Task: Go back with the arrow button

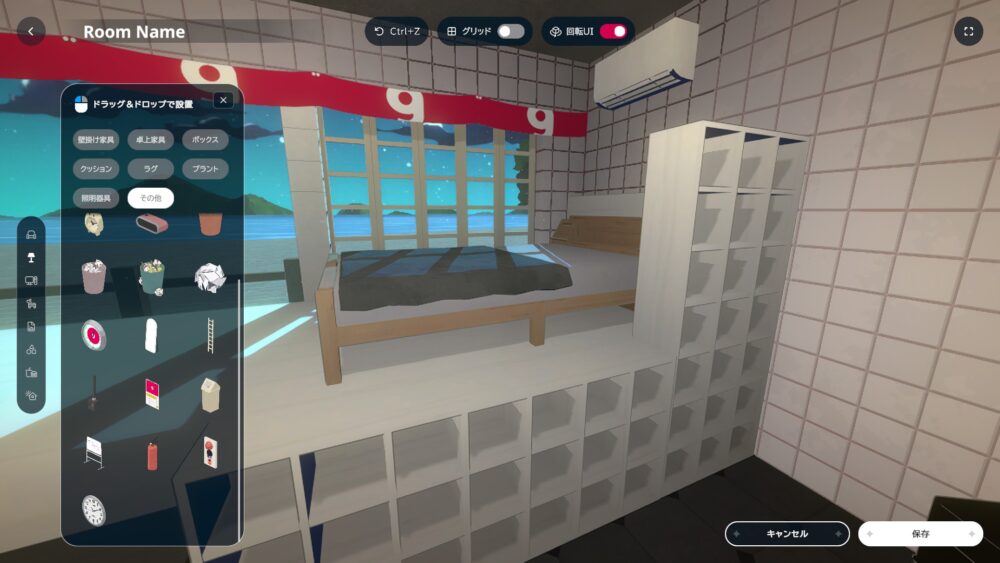Action: pyautogui.click(x=31, y=31)
